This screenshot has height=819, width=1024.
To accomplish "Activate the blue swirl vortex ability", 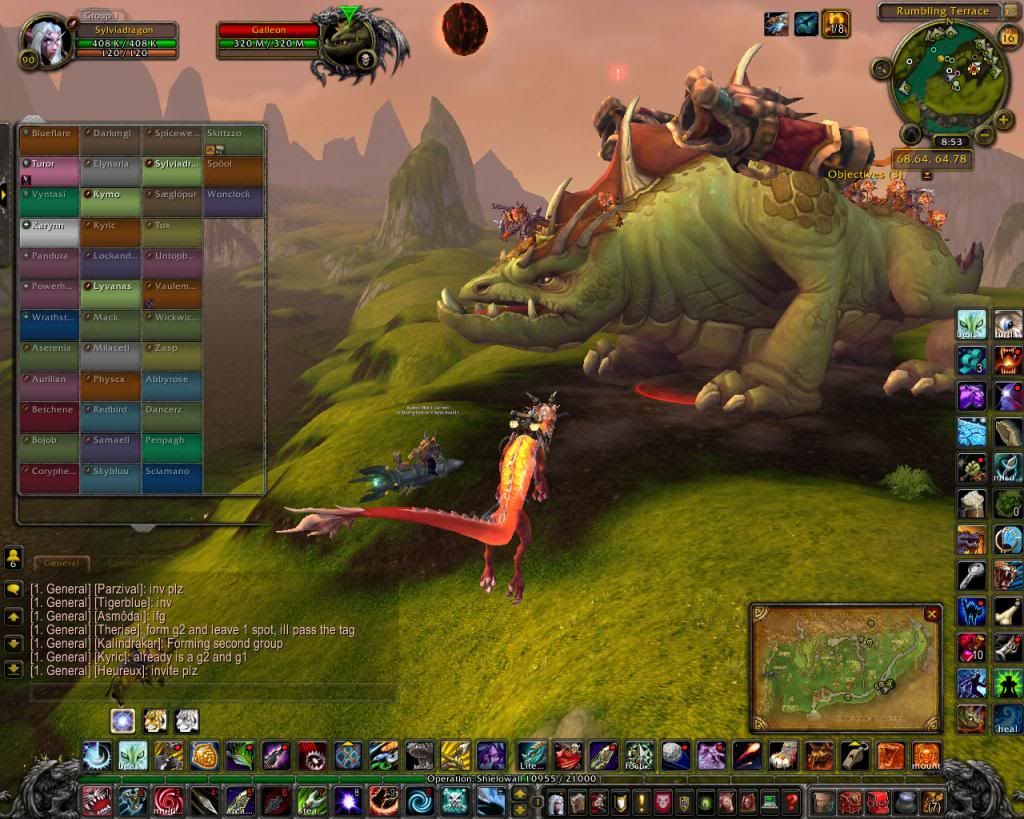I will pyautogui.click(x=420, y=801).
